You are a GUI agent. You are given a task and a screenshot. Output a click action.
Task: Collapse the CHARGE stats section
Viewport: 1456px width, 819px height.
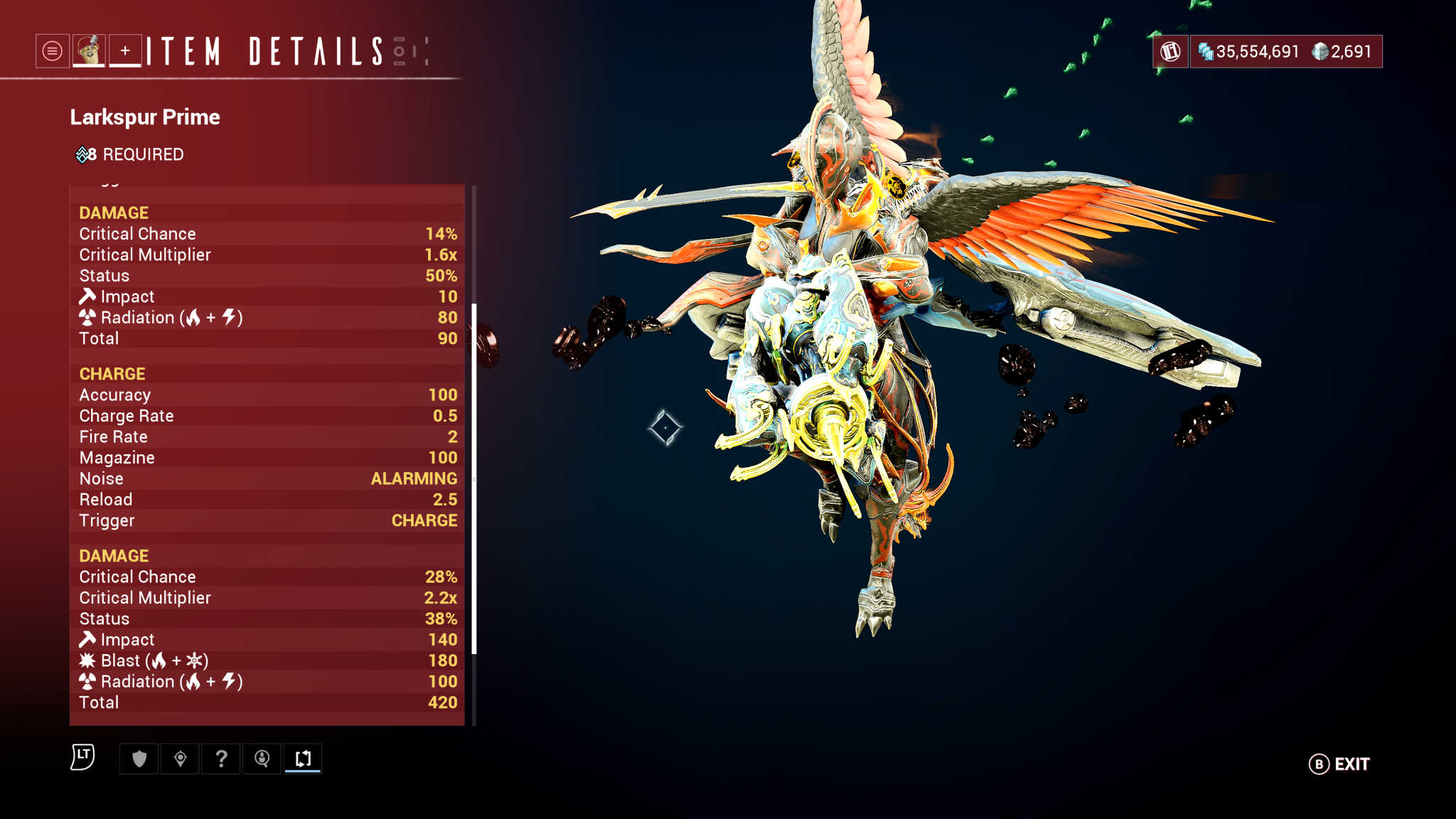112,373
